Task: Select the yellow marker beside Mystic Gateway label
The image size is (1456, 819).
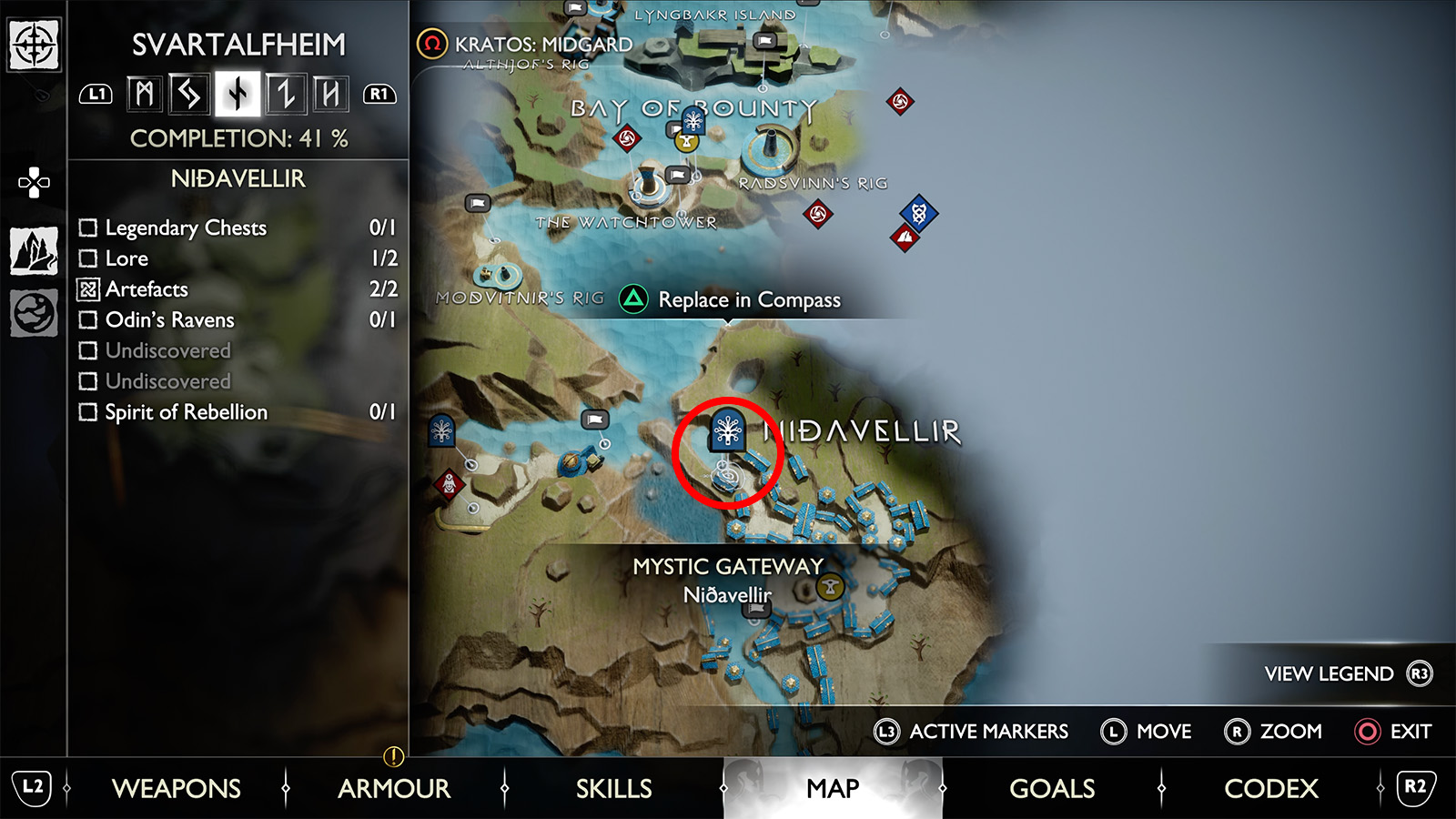Action: (x=830, y=587)
